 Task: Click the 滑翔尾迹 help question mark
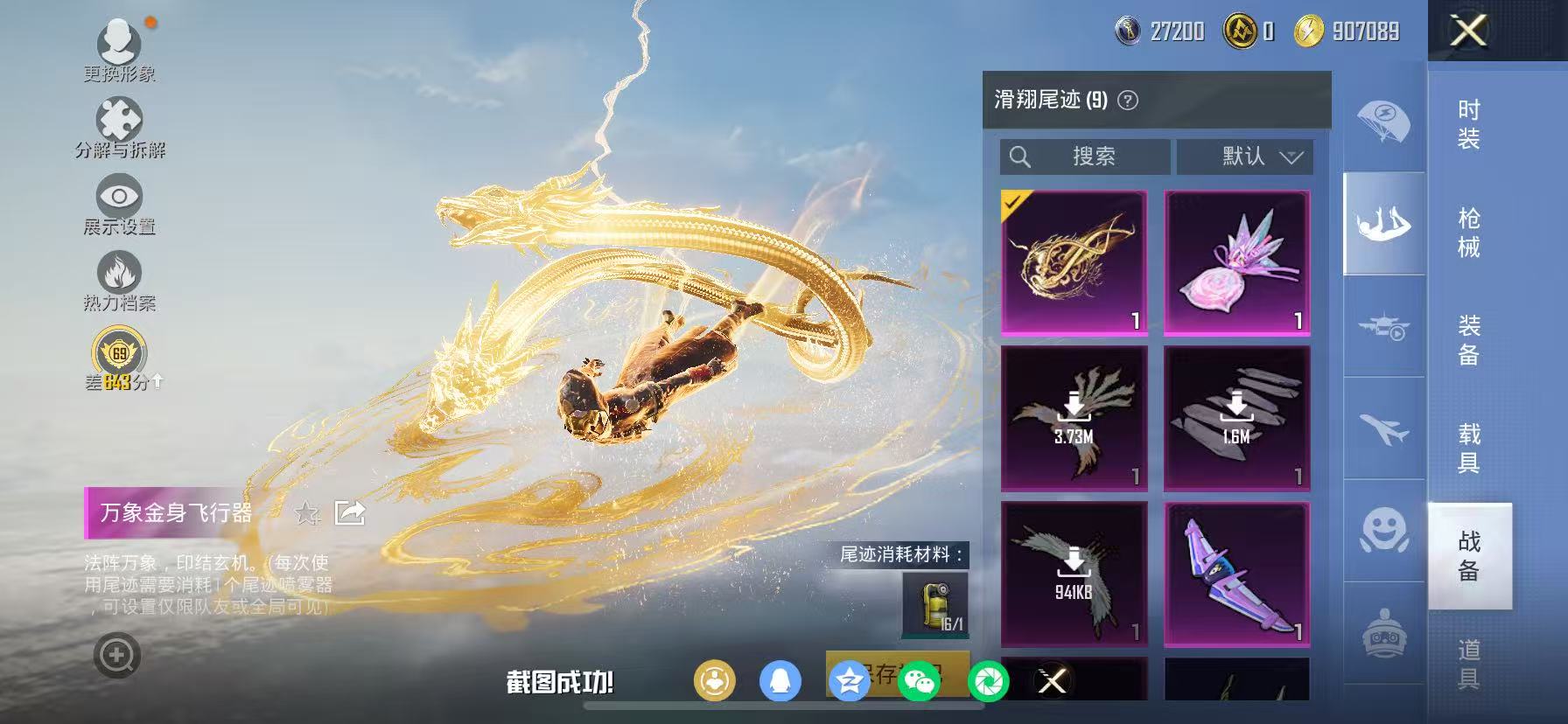pyautogui.click(x=1129, y=99)
